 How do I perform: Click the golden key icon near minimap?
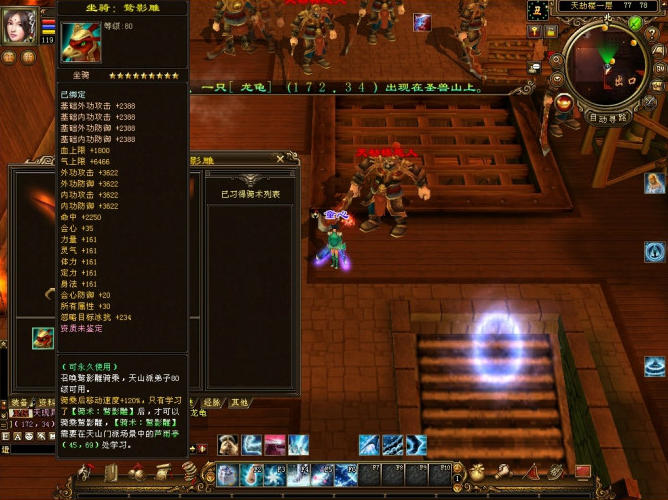[x=534, y=32]
